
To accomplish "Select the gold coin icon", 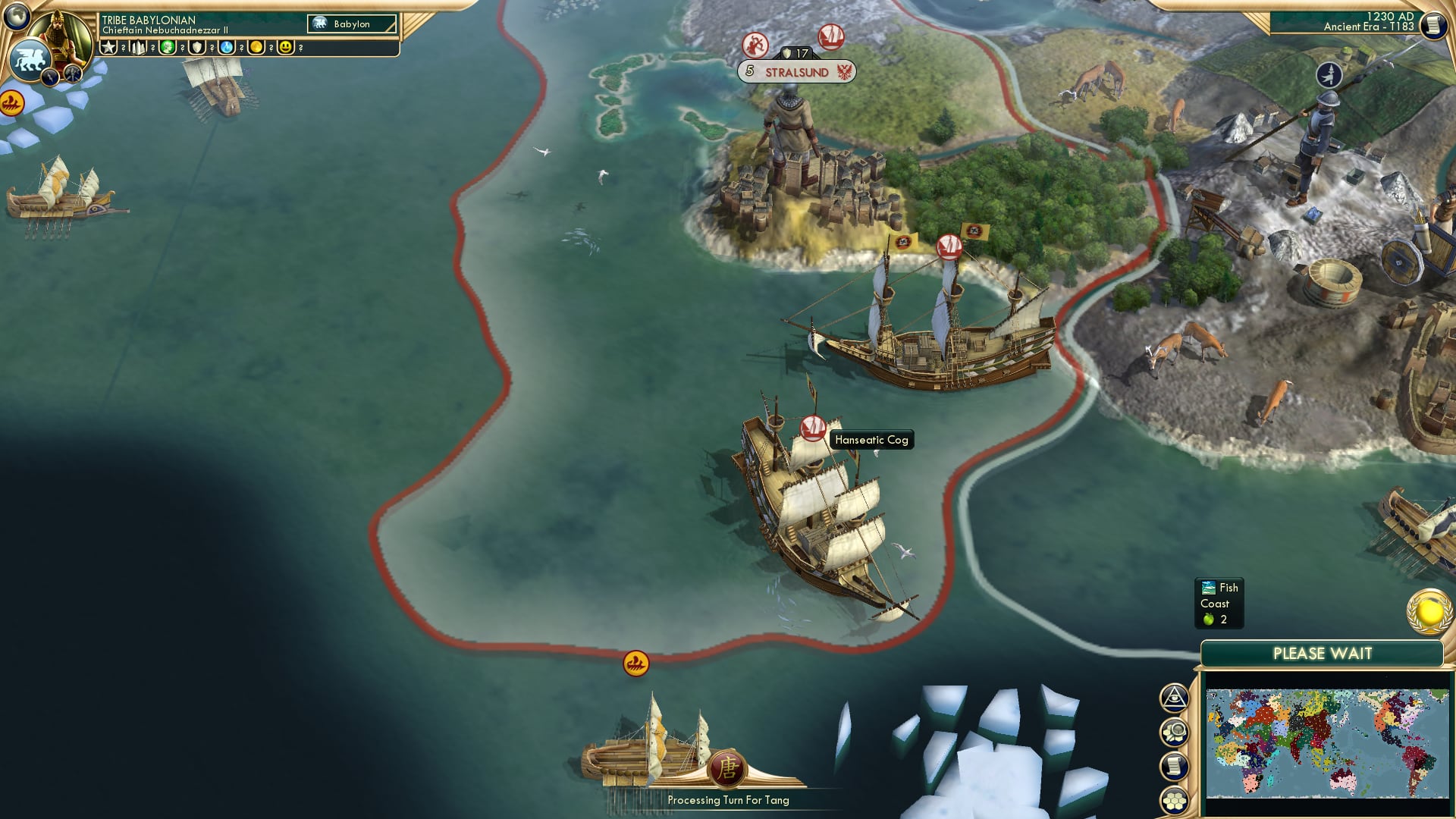I will pyautogui.click(x=256, y=48).
